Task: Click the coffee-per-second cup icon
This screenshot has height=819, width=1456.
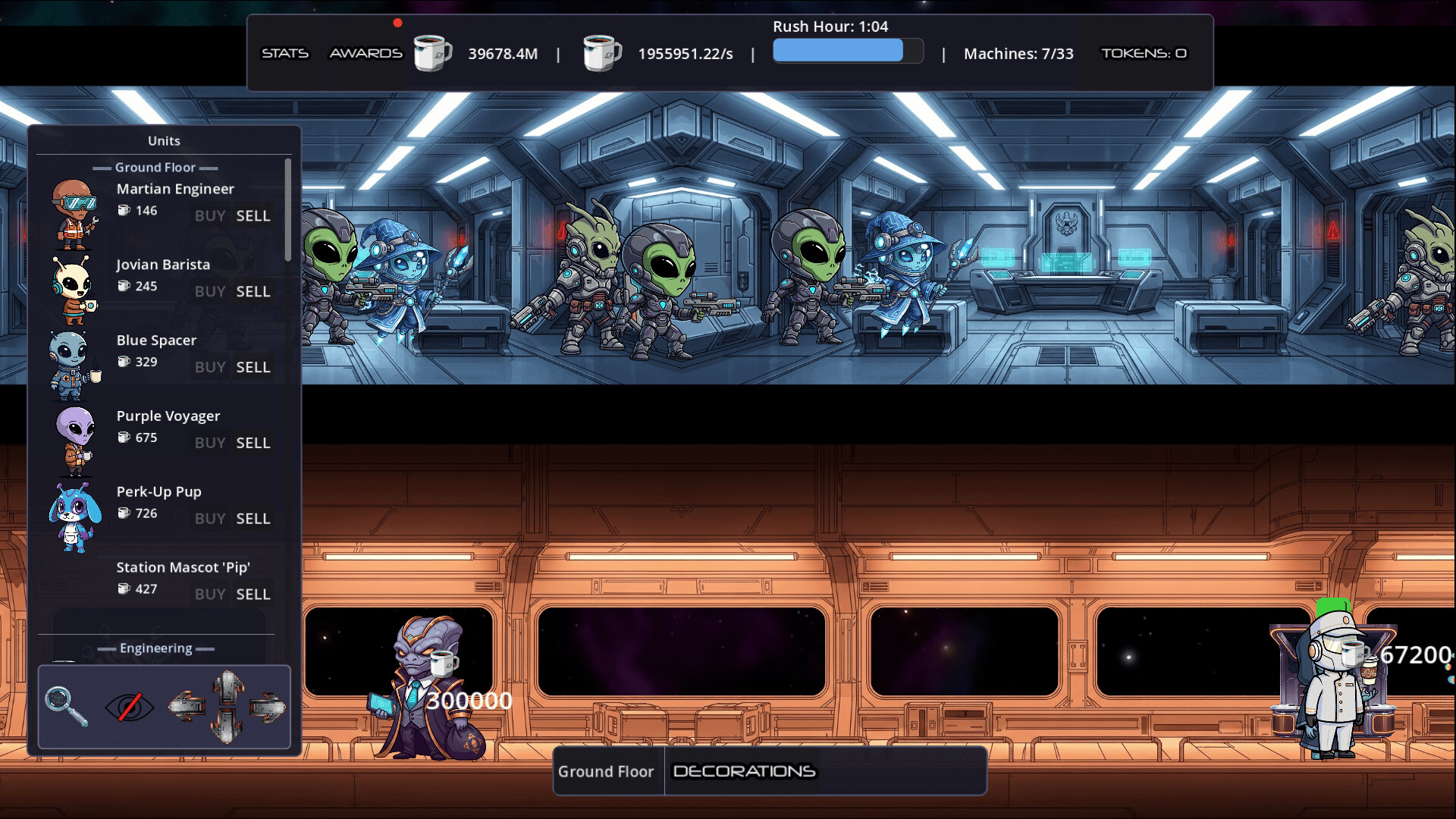Action: point(601,53)
